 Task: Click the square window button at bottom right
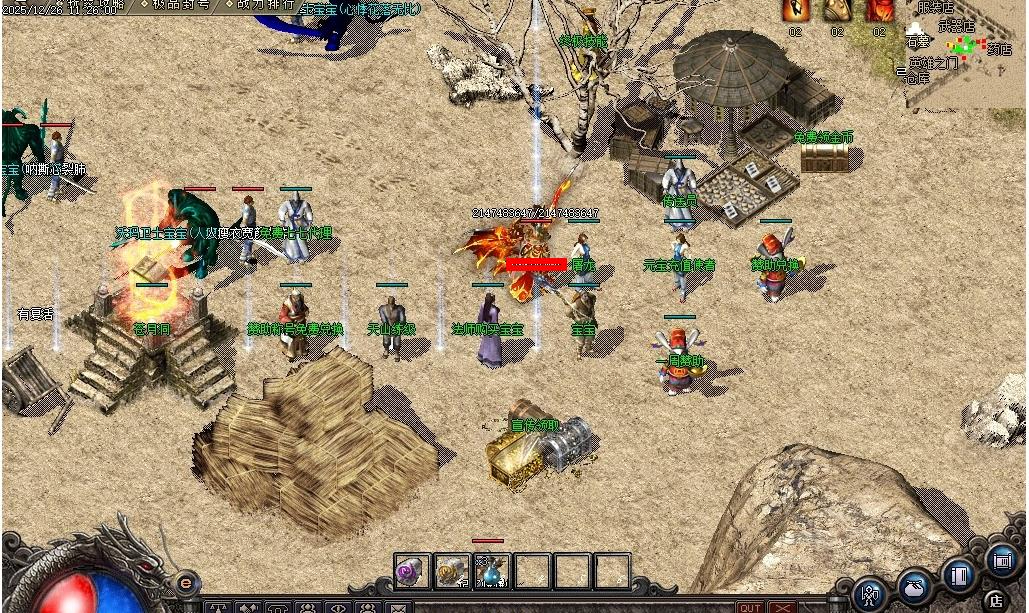pos(1002,559)
